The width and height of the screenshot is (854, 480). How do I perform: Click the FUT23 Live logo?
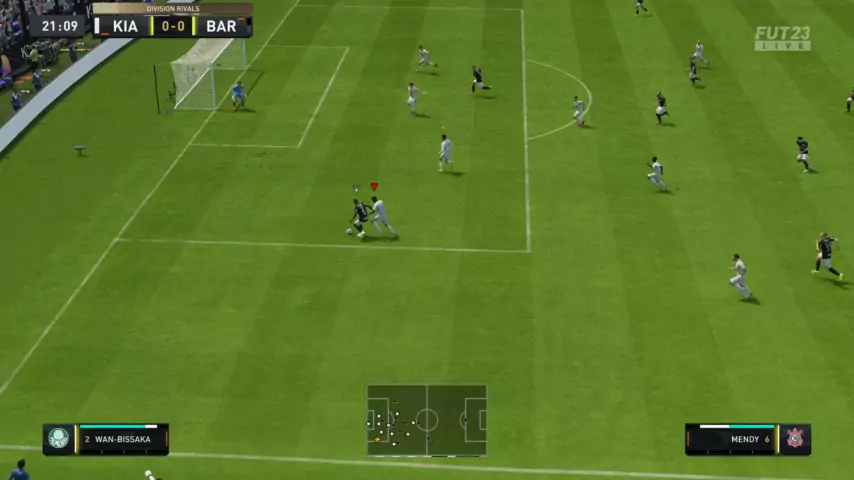click(x=782, y=38)
